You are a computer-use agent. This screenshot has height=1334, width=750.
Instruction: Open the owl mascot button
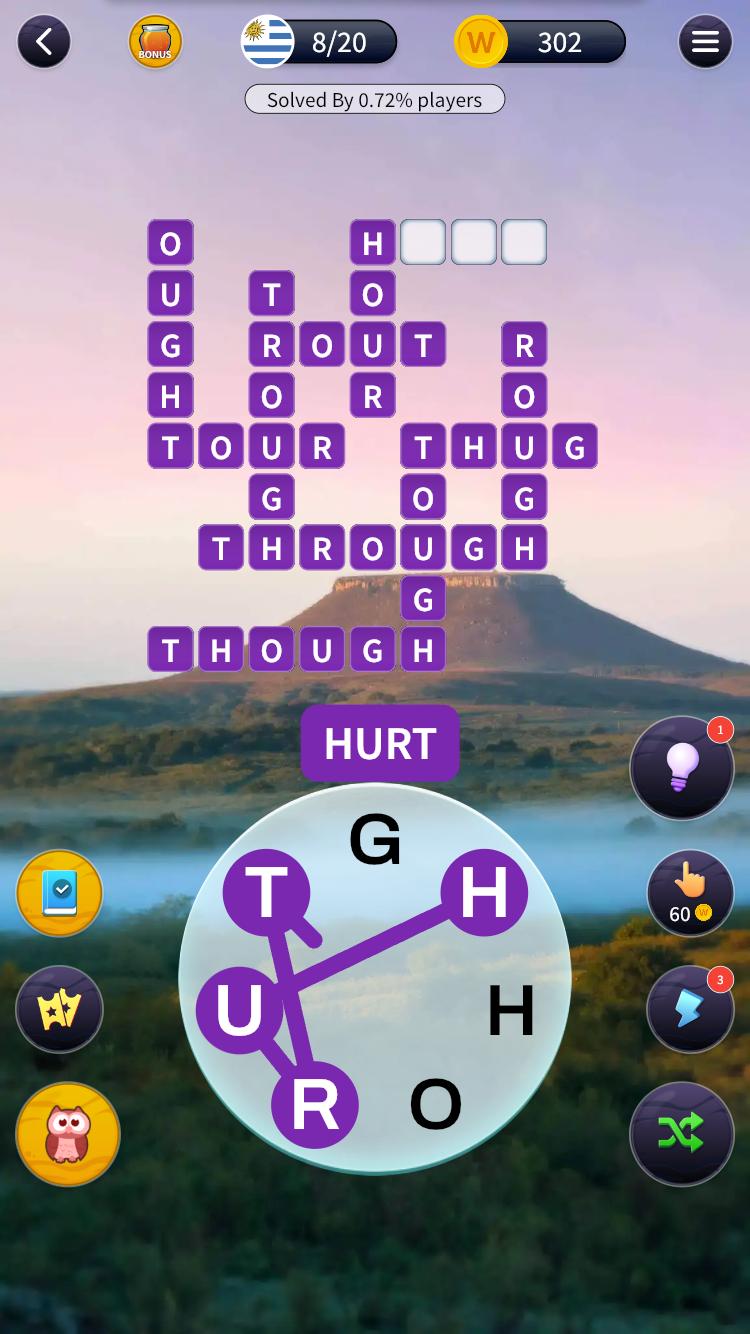68,1134
